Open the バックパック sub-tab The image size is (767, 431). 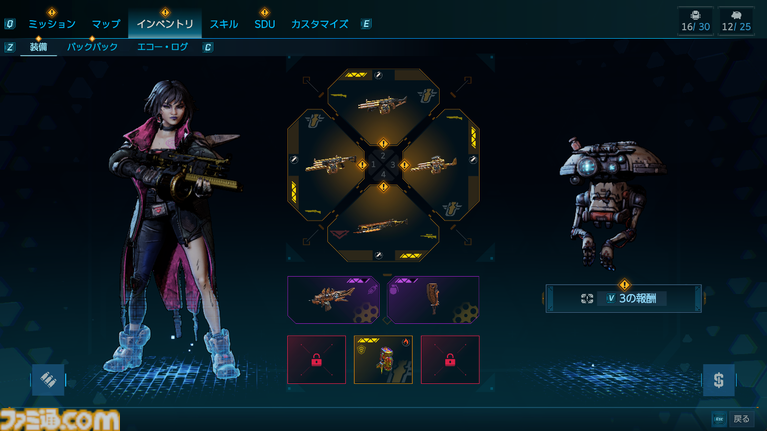pos(92,47)
